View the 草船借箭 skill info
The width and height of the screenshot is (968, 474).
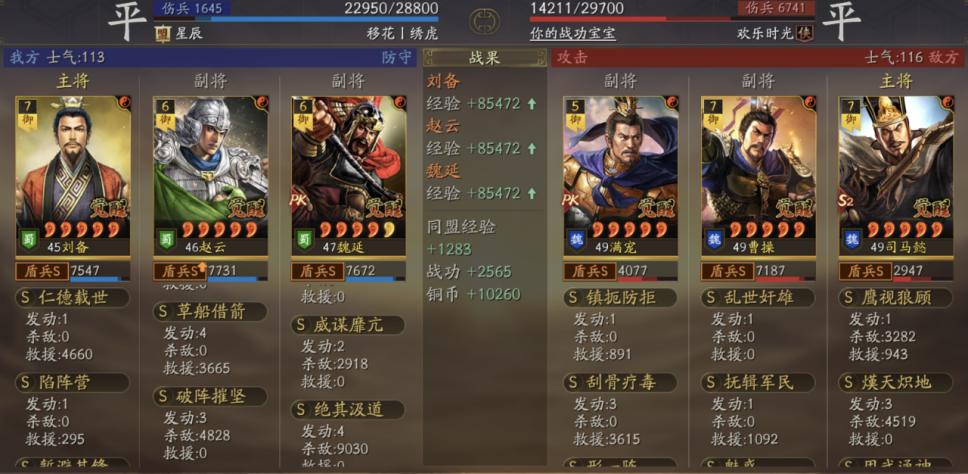210,311
